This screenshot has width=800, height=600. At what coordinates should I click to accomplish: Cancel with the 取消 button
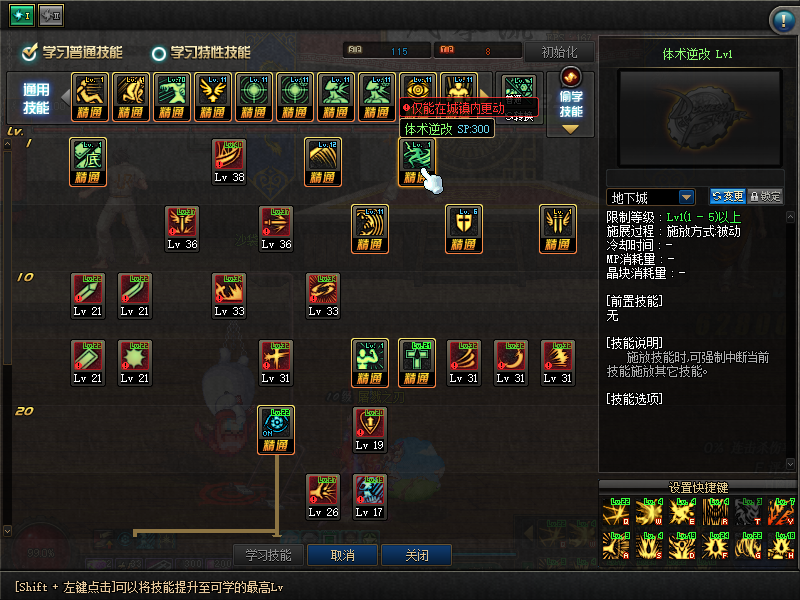pyautogui.click(x=343, y=555)
